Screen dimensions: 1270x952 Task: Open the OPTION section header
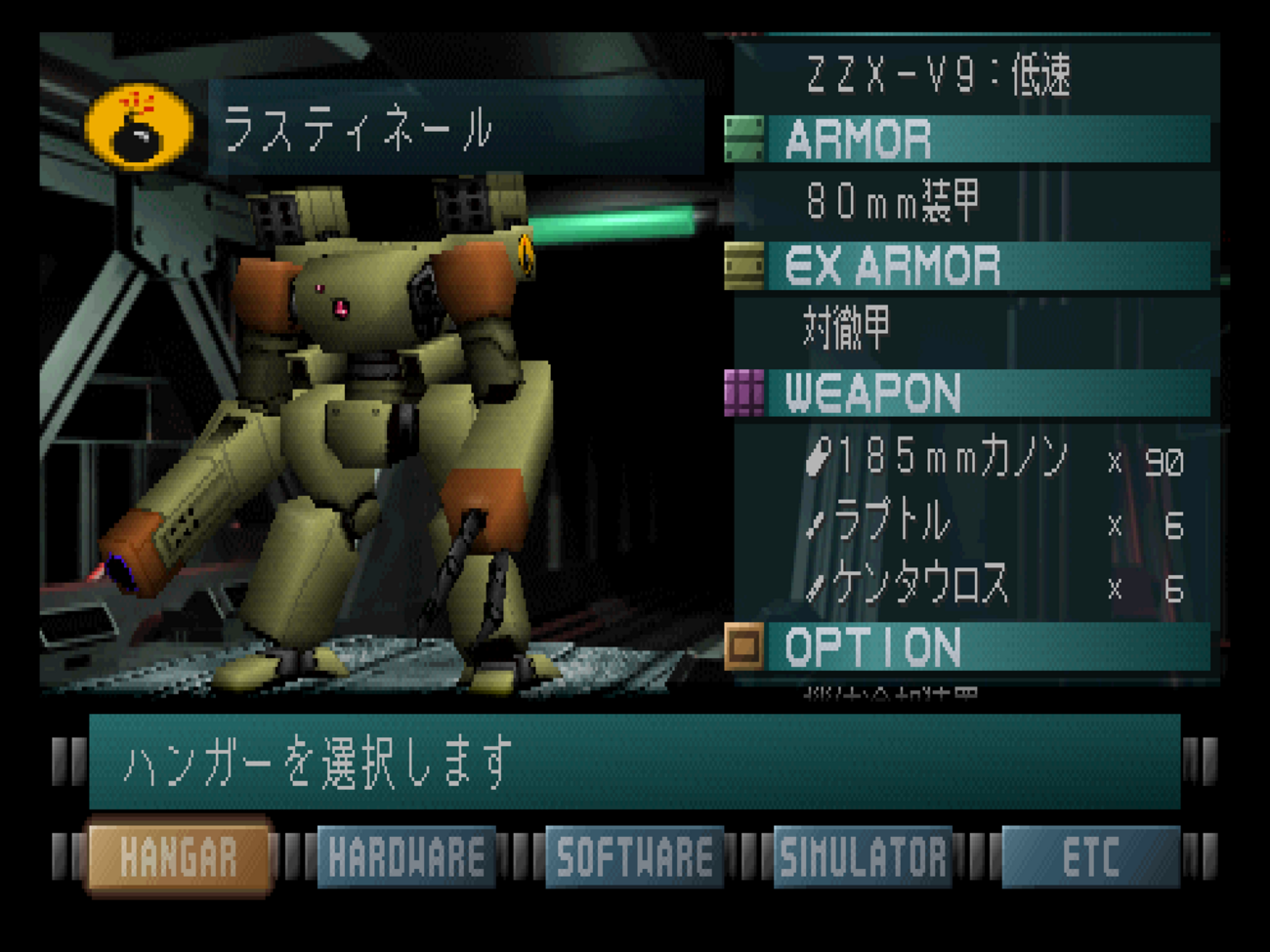coord(967,647)
